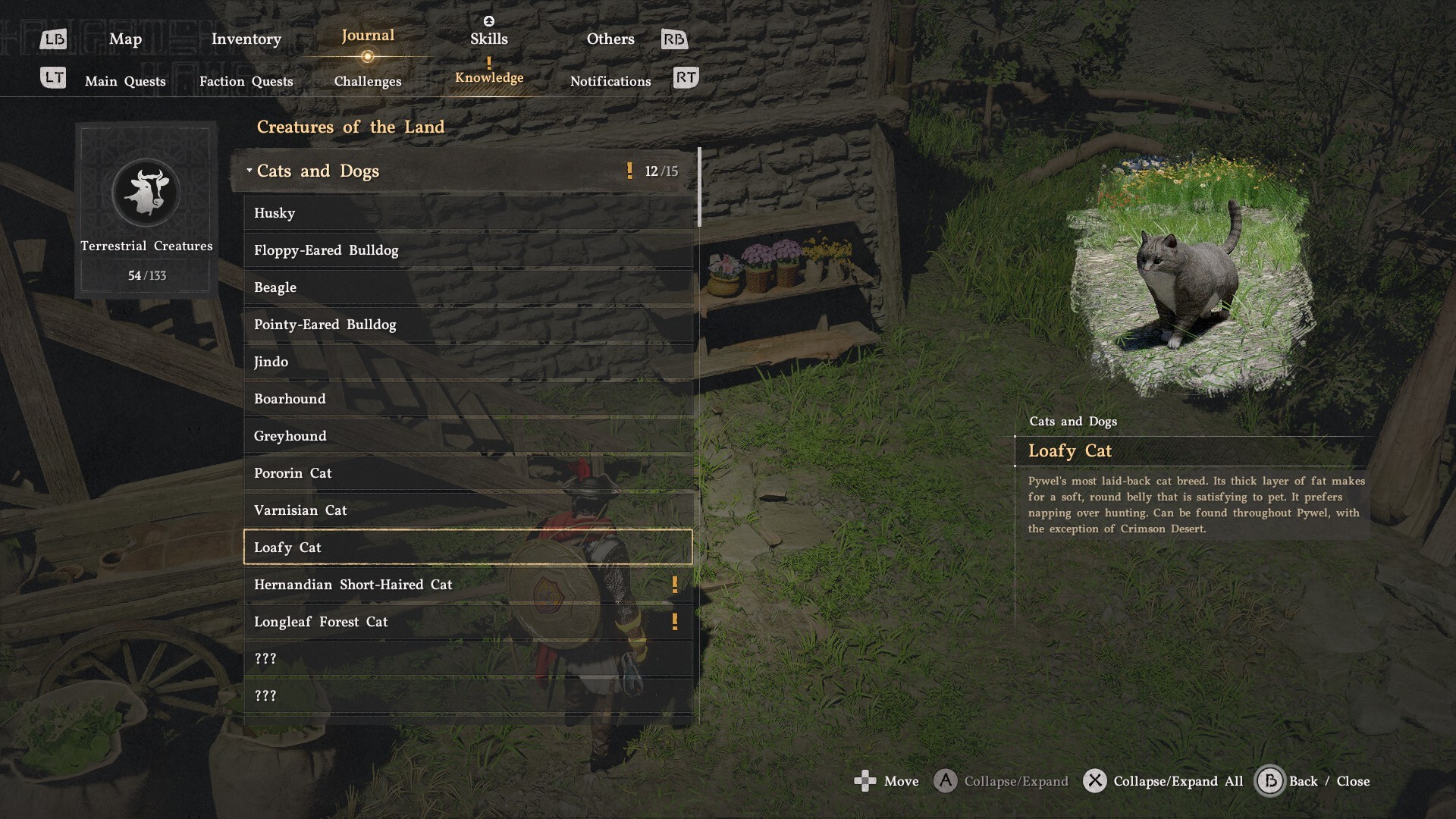Collapse the Cats and Dogs category
This screenshot has width=1456, height=819.
tap(317, 171)
